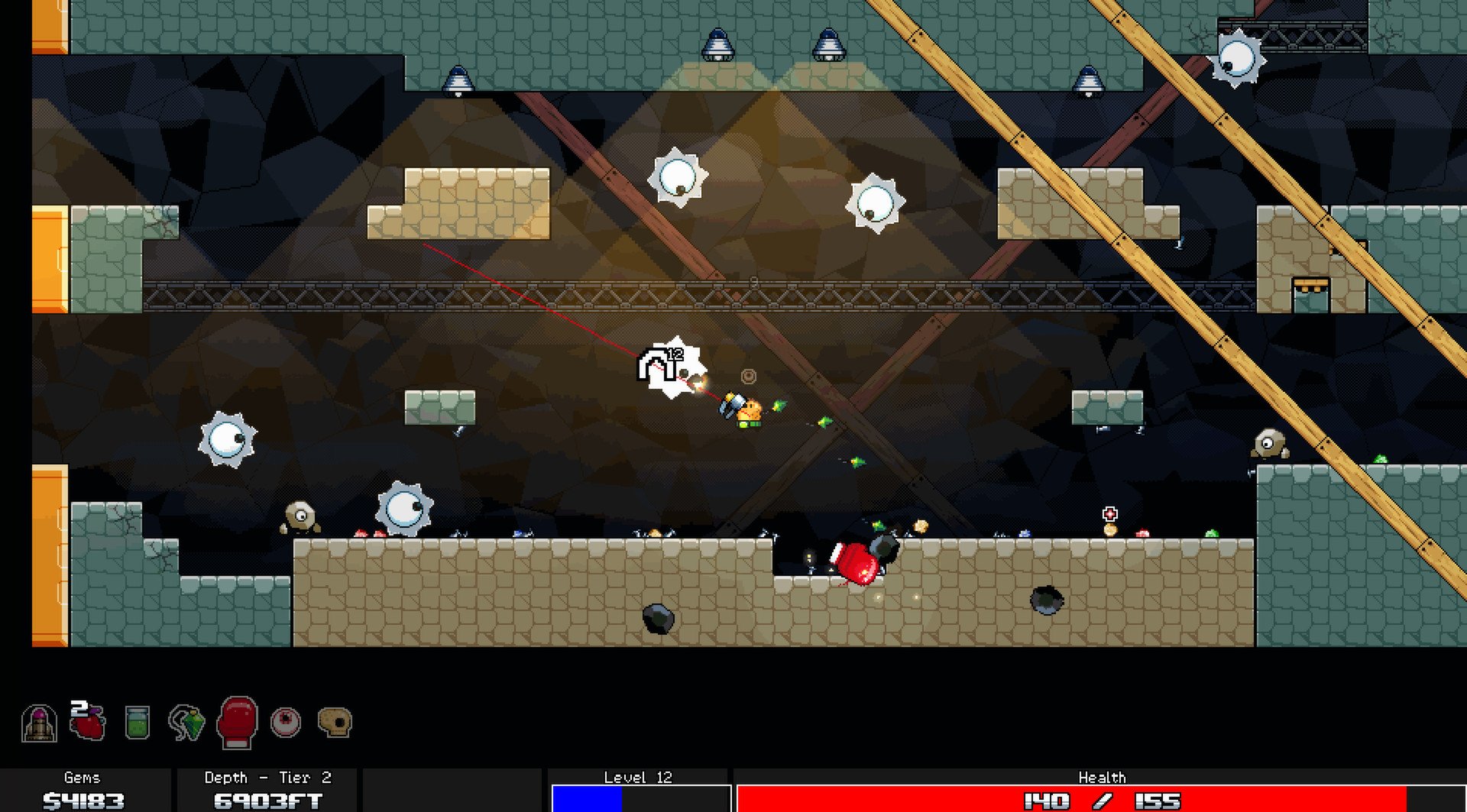This screenshot has width=1467, height=812.
Task: Use the apple item with count 2
Action: 86,726
